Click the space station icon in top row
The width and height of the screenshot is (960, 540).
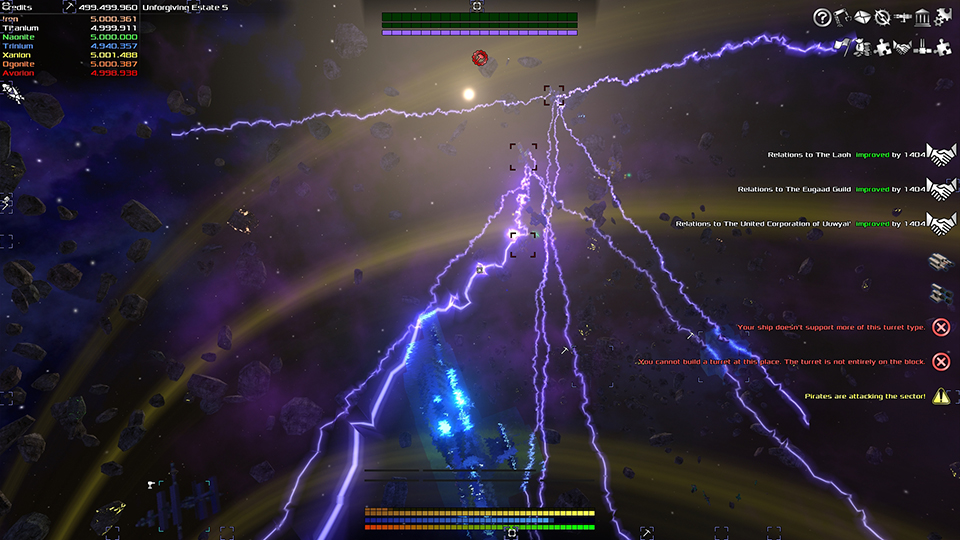tap(903, 17)
